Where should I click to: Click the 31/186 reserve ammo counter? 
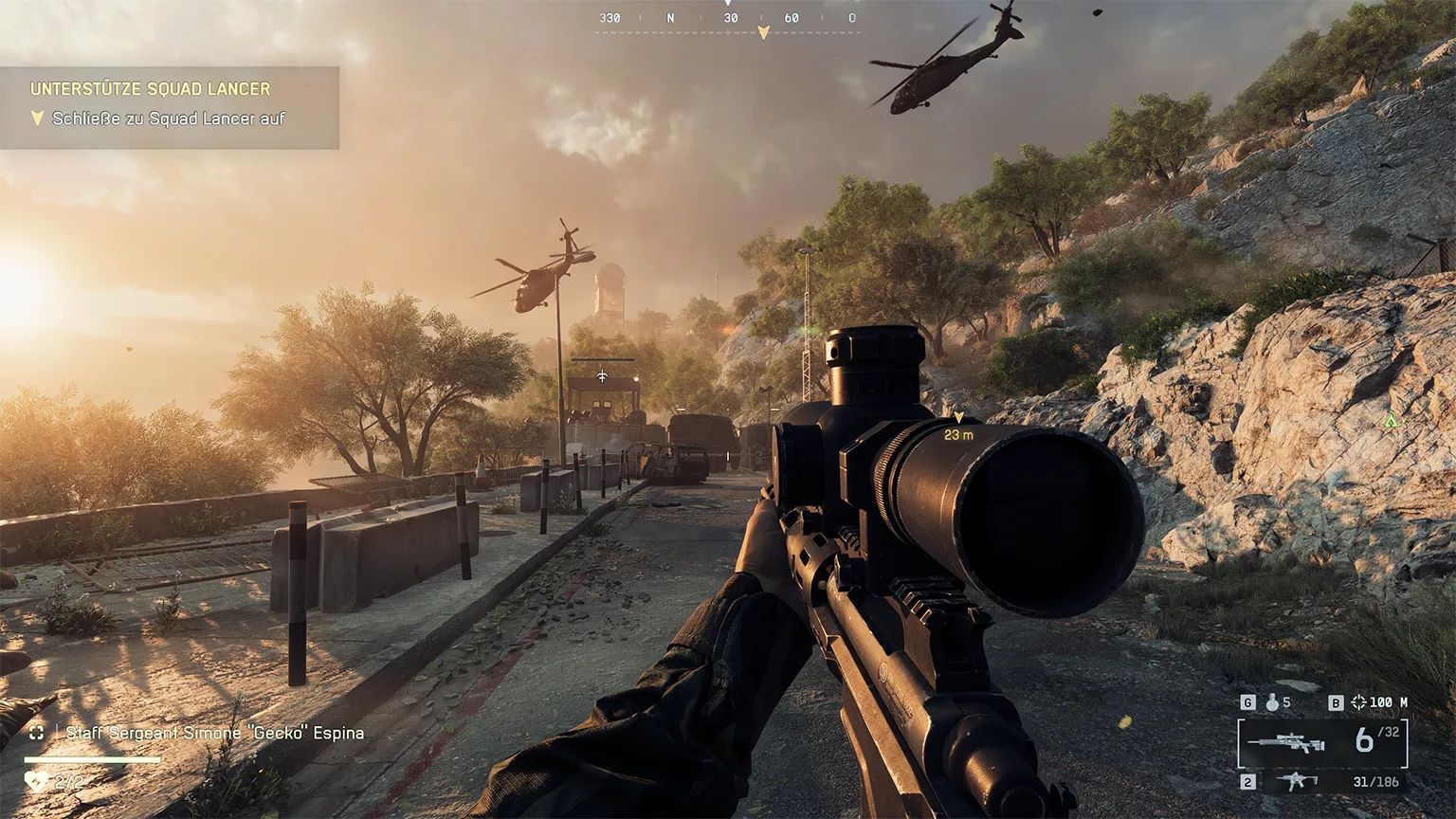1375,781
